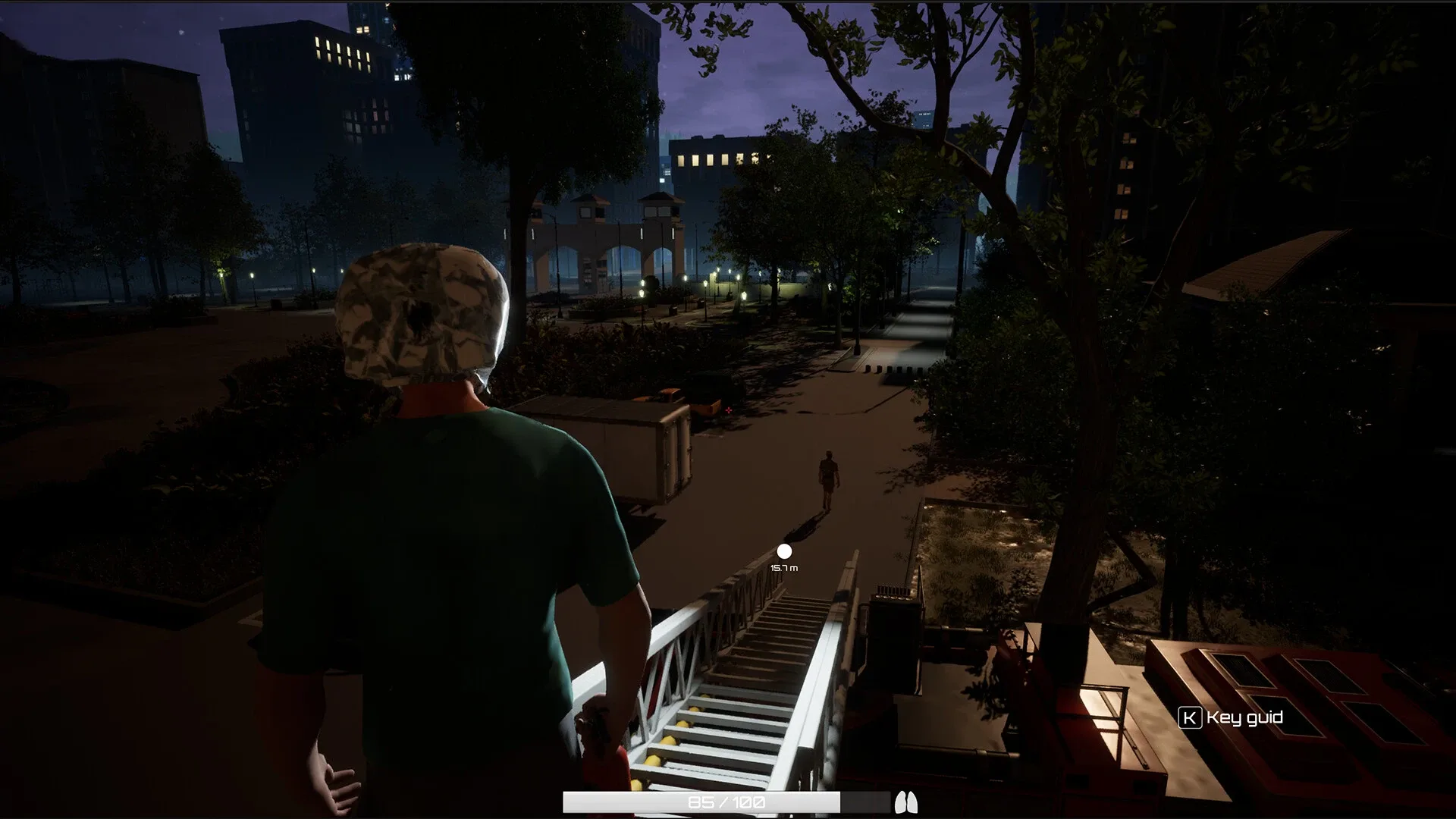Toggle the Key guide hint visibility
Image resolution: width=1456 pixels, height=819 pixels.
pos(1228,716)
